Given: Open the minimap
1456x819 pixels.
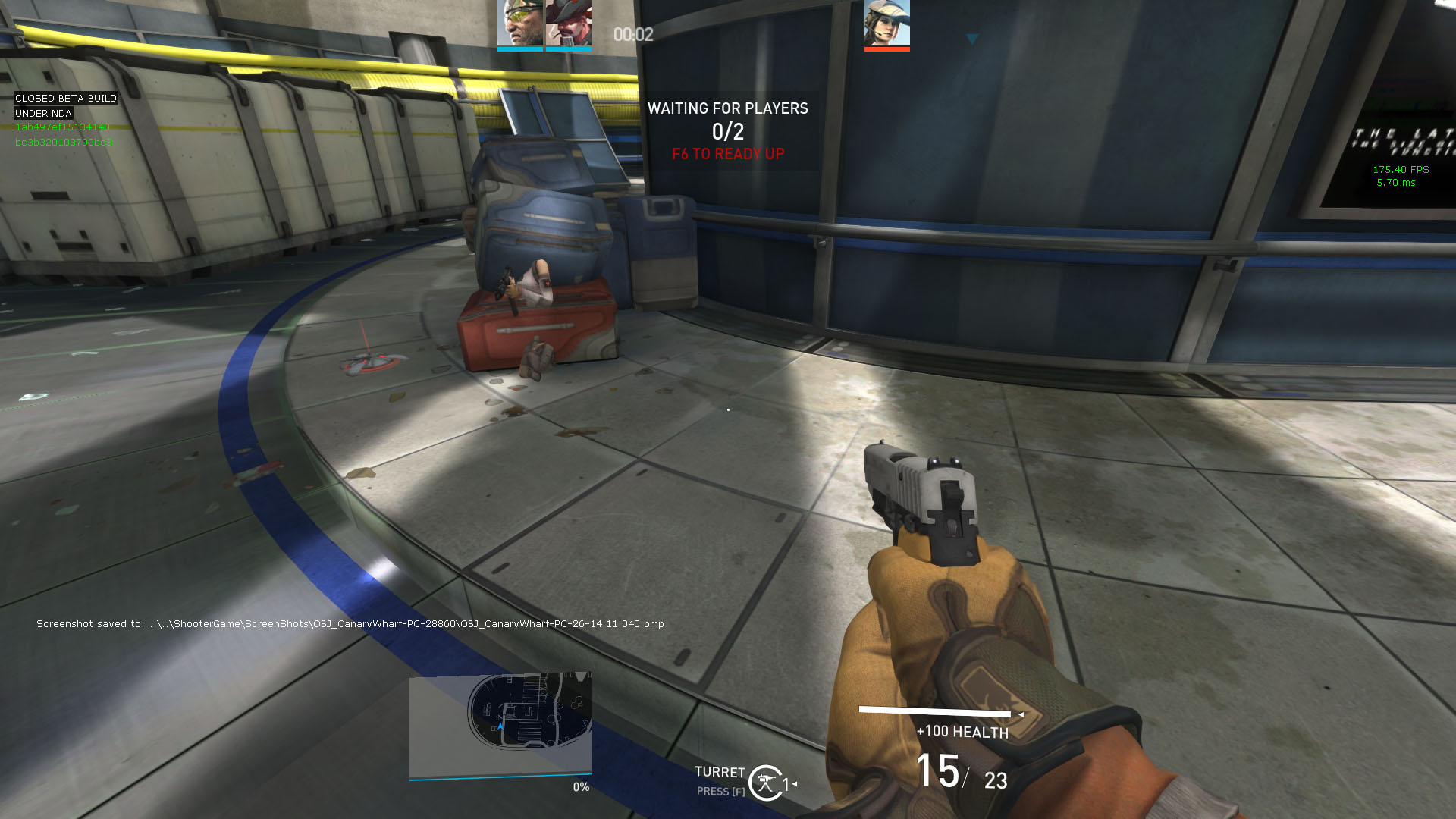Looking at the screenshot, I should [x=500, y=725].
